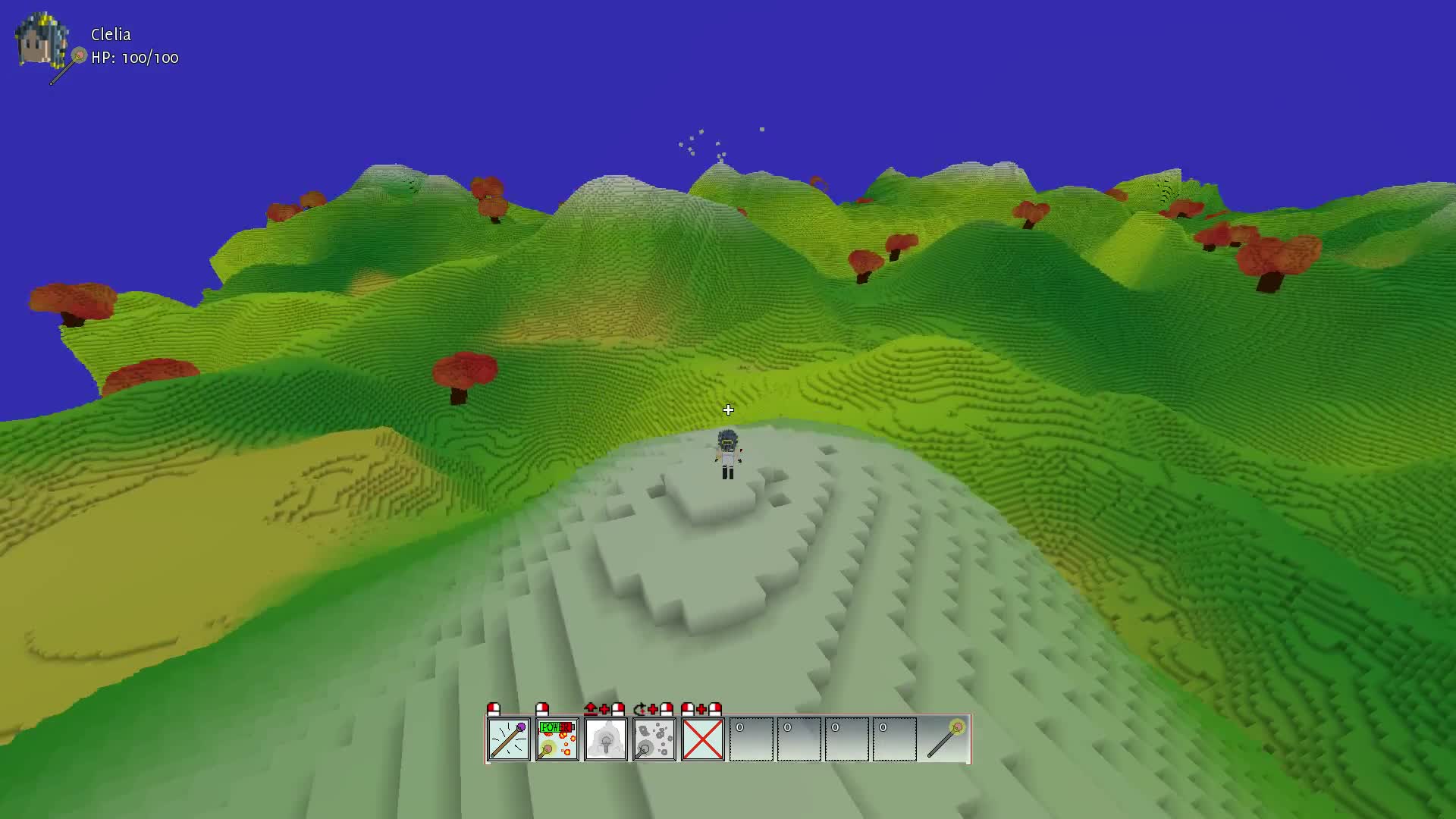The height and width of the screenshot is (819, 1456).
Task: Toggle the lighthouse badge above the red X slot
Action: click(x=688, y=711)
